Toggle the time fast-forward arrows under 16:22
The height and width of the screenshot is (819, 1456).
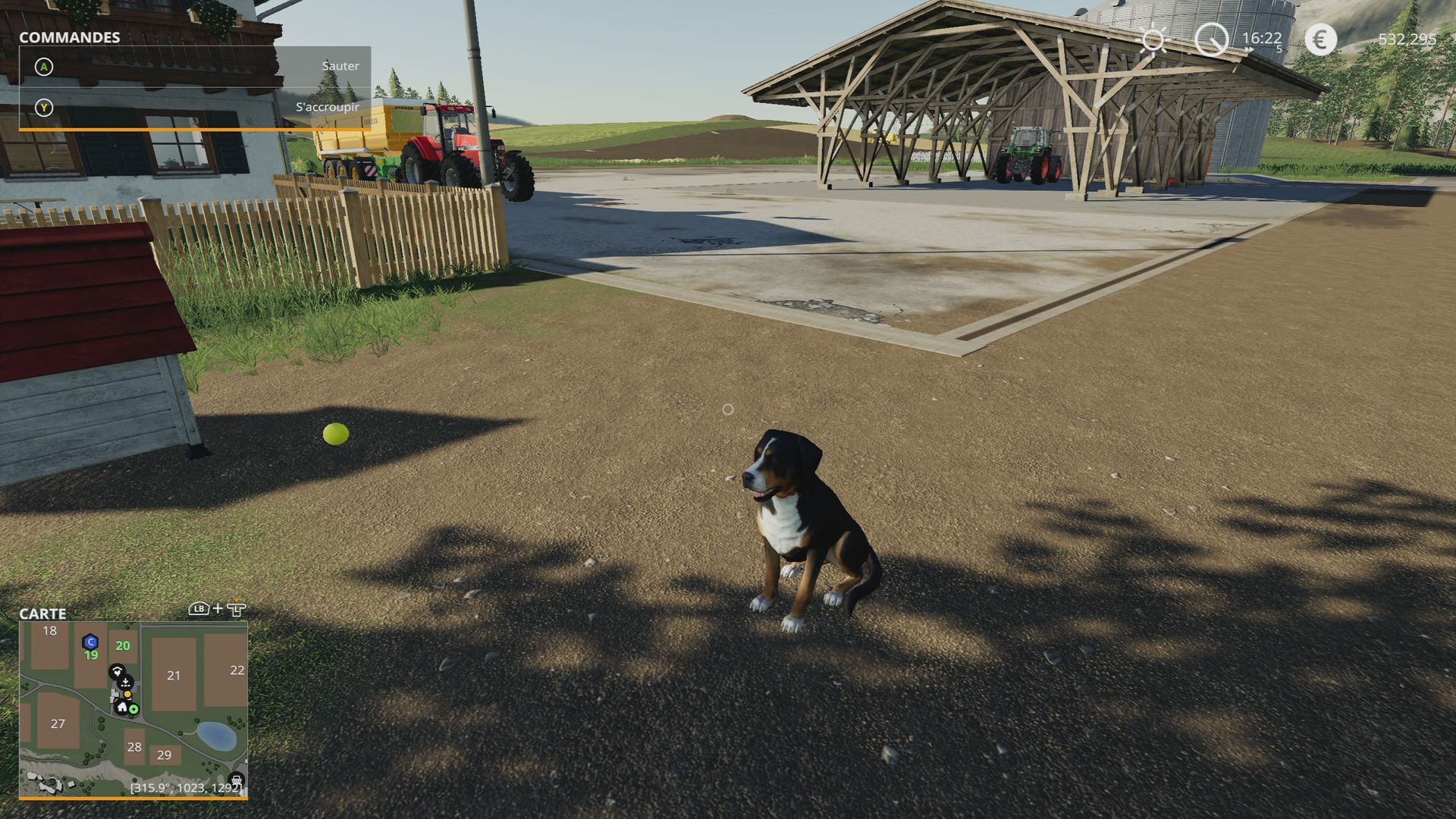pyautogui.click(x=1248, y=49)
